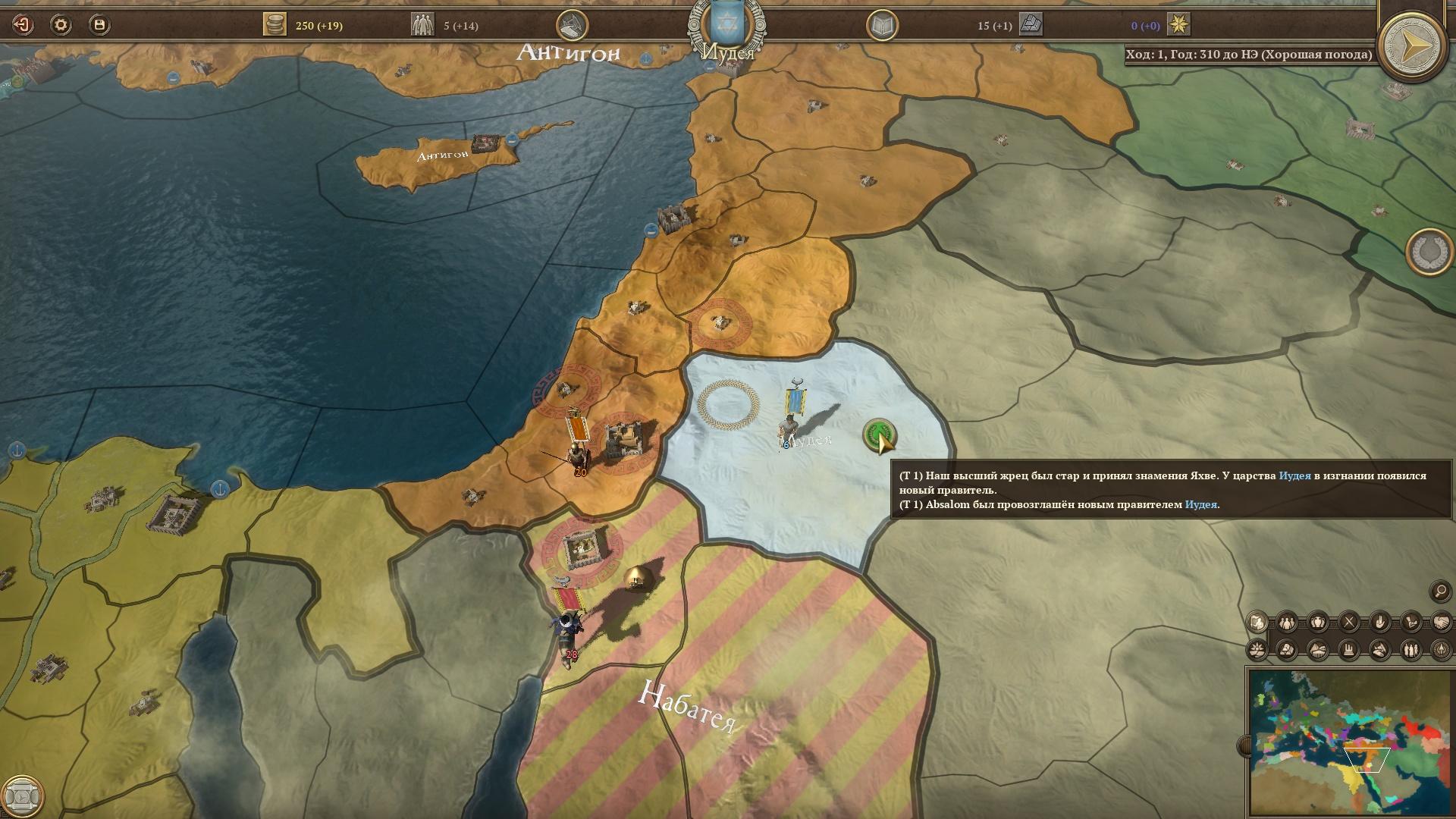
Task: Select the raised hand map filter
Action: click(x=1379, y=623)
